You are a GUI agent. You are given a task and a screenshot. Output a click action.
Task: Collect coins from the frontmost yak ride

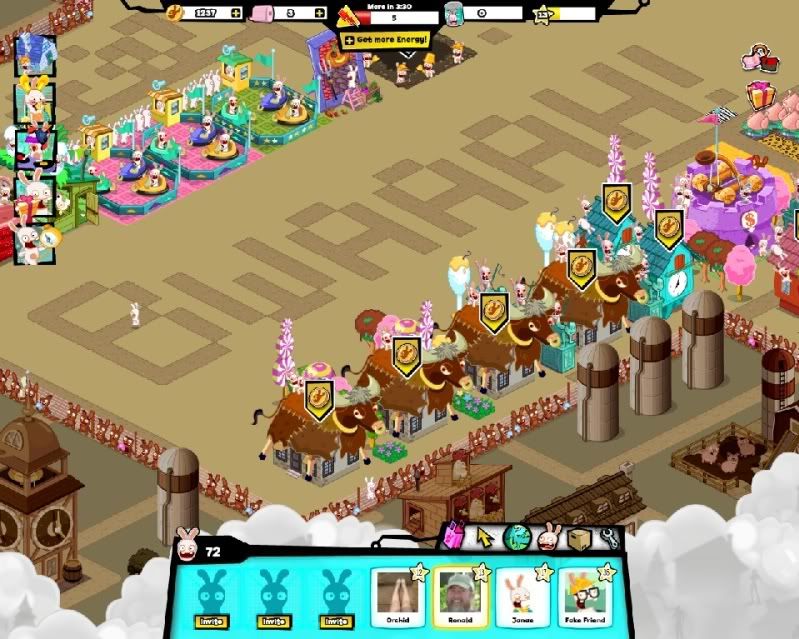[319, 393]
